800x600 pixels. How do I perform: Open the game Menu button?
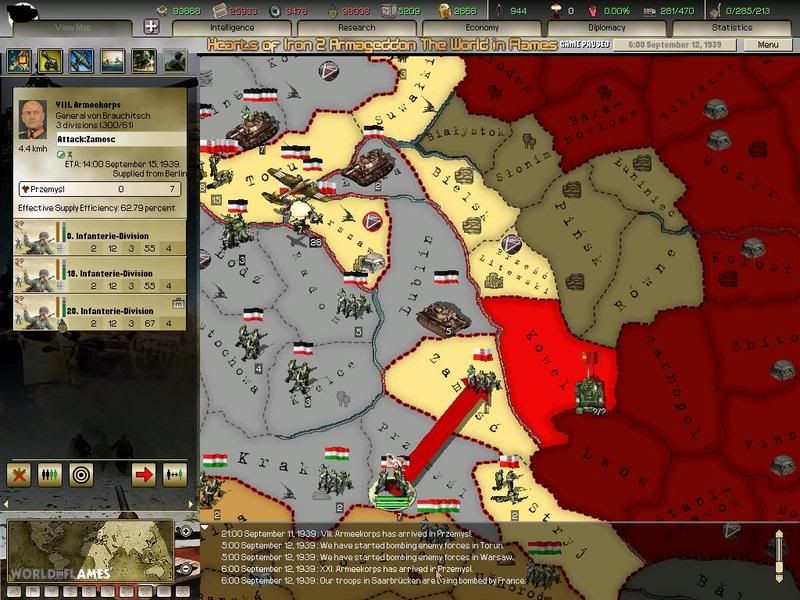pos(768,45)
